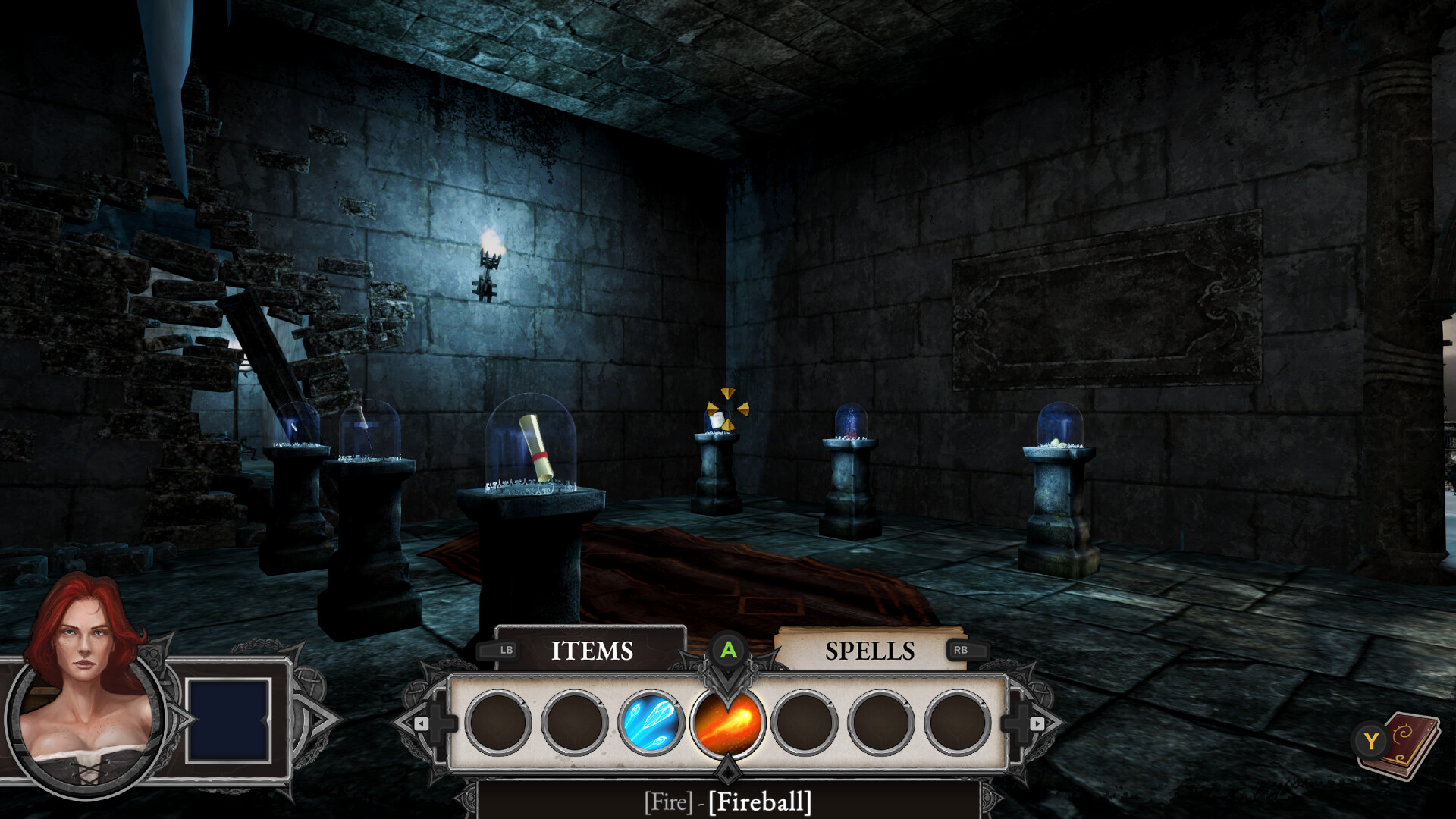Click the green A button prompt
The width and height of the screenshot is (1456, 819).
coord(727,651)
